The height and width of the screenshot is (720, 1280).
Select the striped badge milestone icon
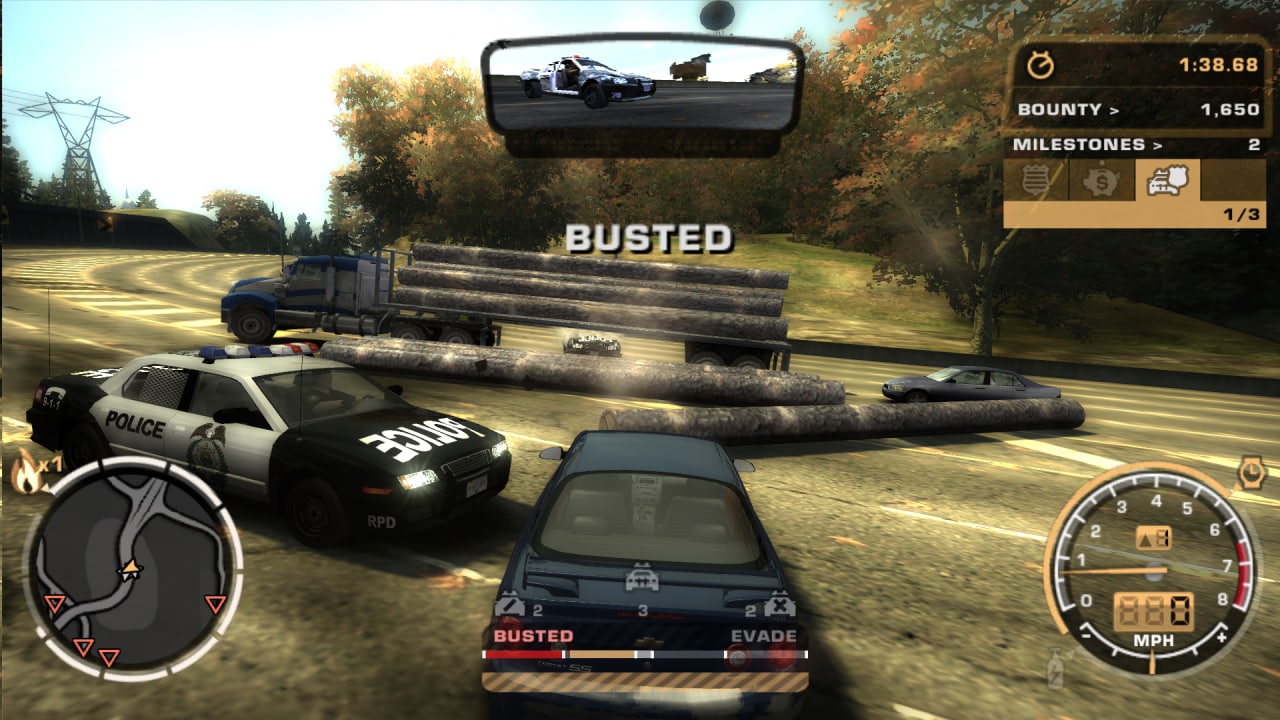point(1035,182)
